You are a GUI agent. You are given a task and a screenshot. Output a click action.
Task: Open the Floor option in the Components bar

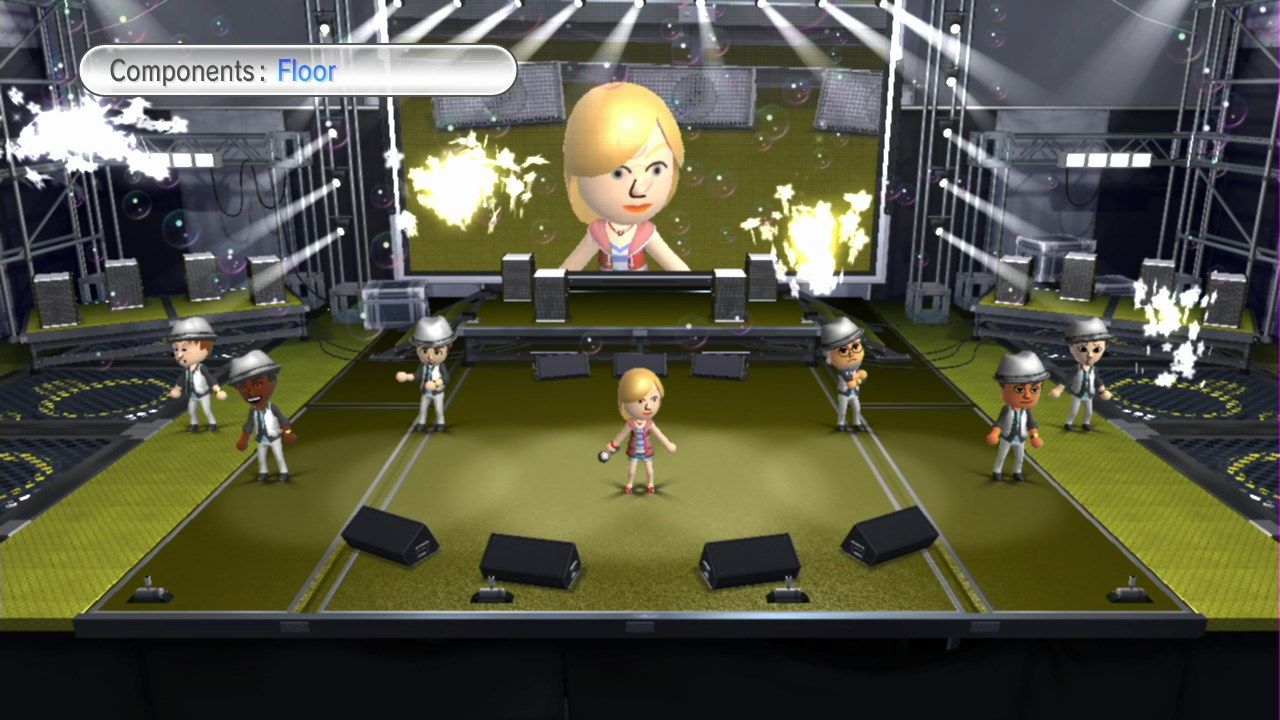click(303, 71)
